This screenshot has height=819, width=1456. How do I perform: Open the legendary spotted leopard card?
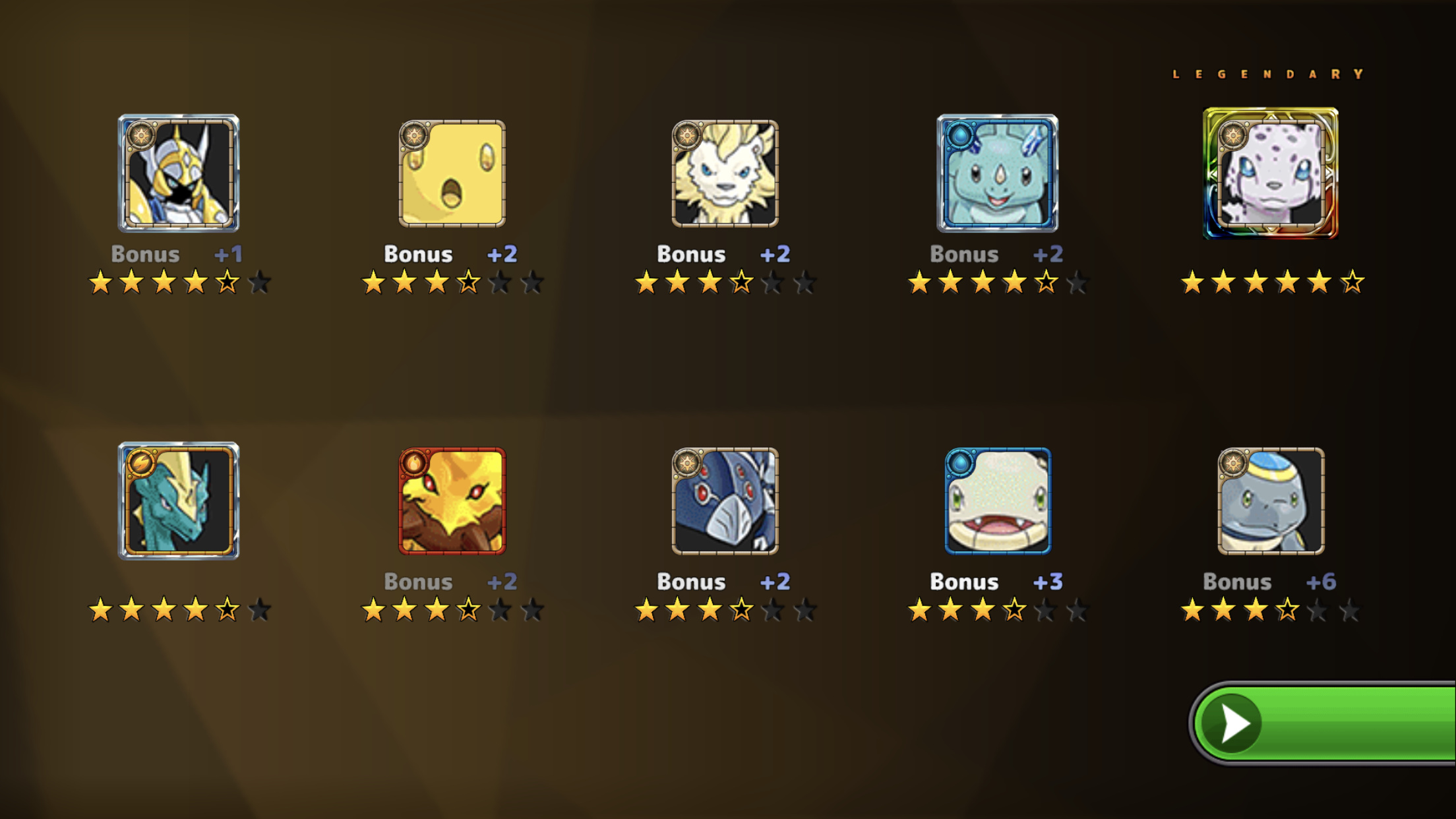click(x=1270, y=173)
